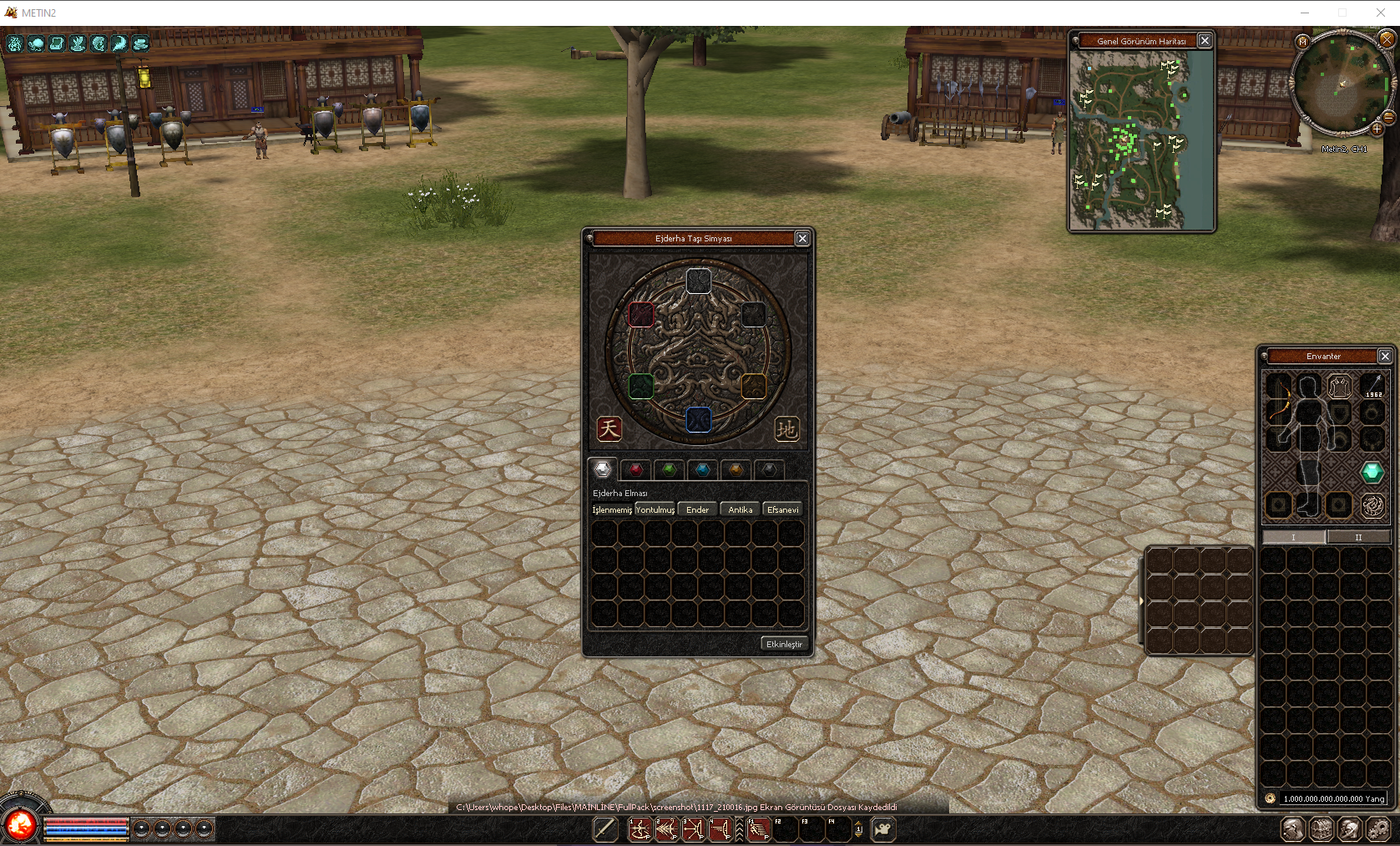Viewport: 1400px width, 846px height.
Task: Switch to the İşlenmemiş quality filter
Action: click(x=612, y=509)
